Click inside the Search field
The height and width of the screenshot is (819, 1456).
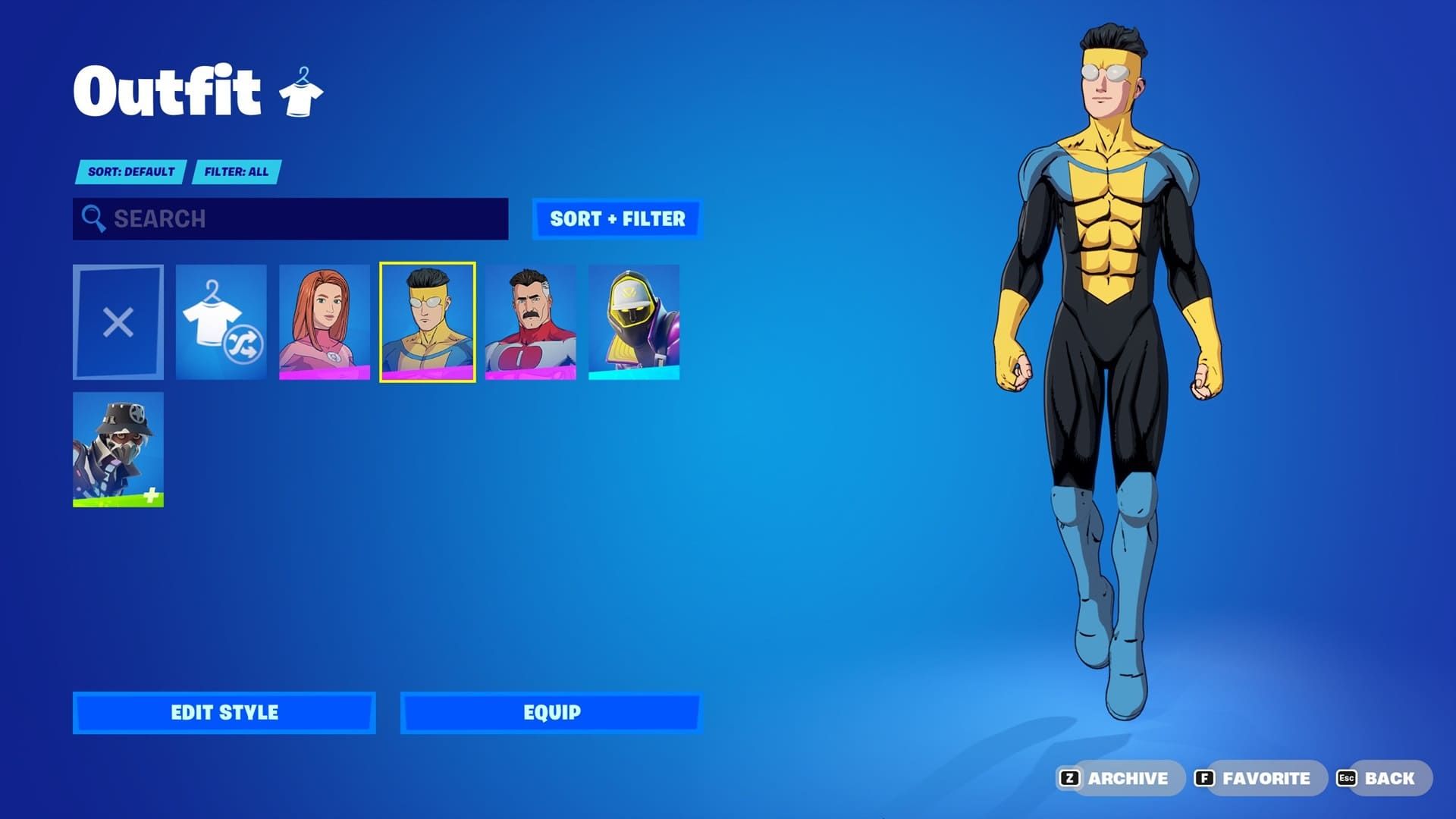[288, 219]
